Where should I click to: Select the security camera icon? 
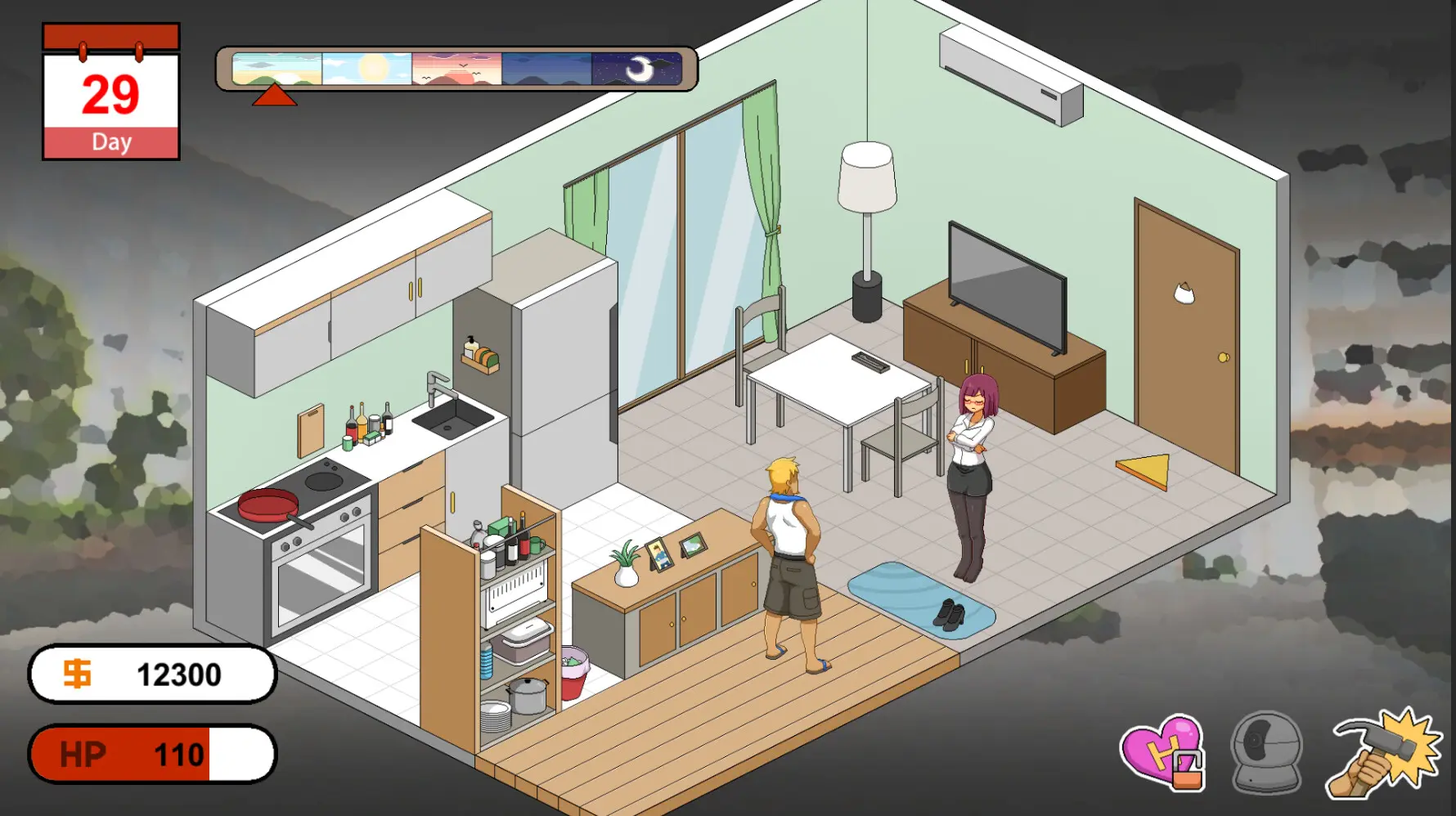tap(1265, 756)
